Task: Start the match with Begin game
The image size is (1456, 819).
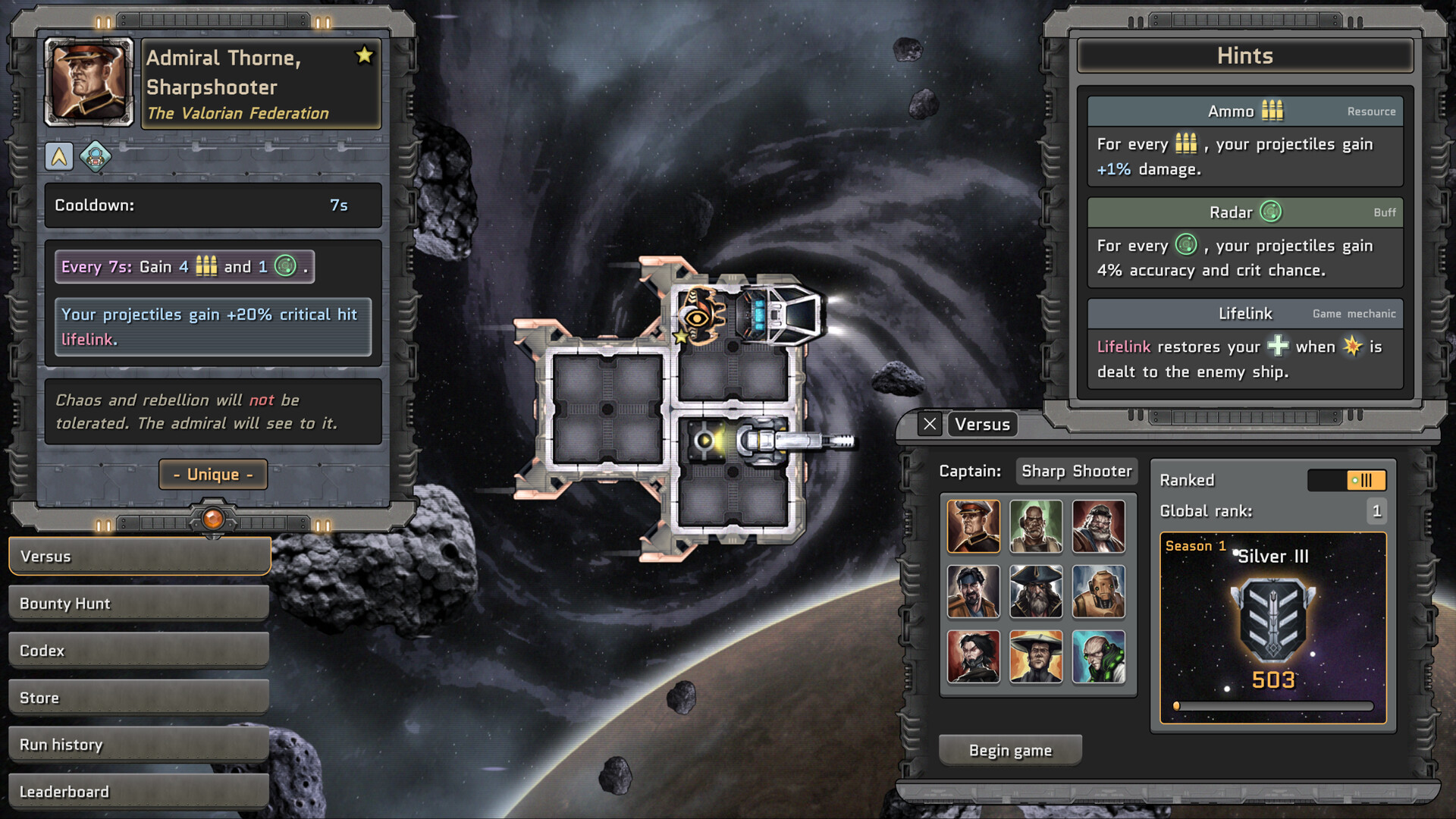Action: click(1010, 751)
